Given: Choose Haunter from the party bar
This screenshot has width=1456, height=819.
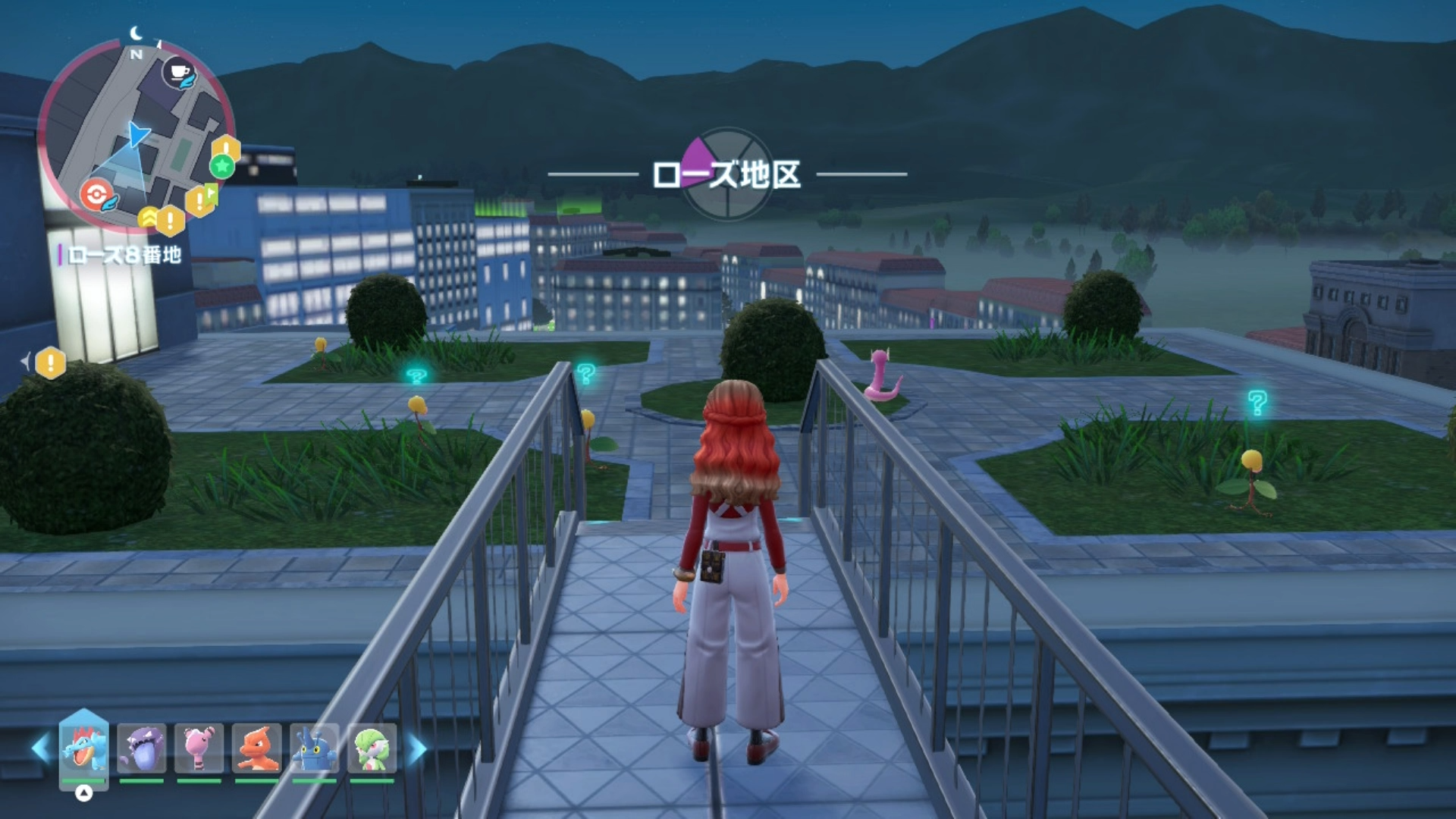Looking at the screenshot, I should click(142, 748).
